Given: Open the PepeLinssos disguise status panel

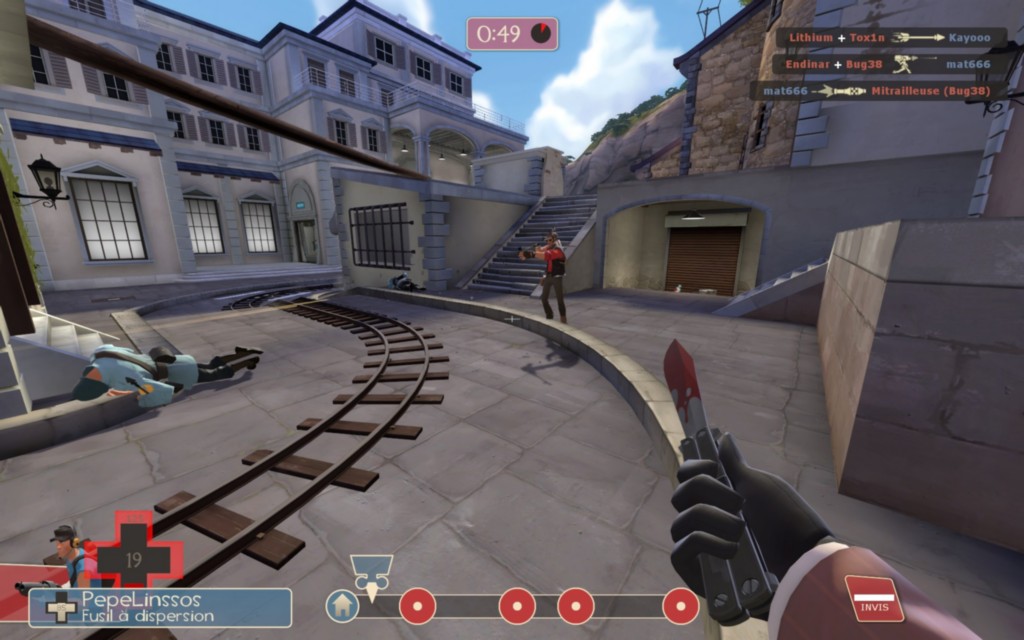Looking at the screenshot, I should [160, 607].
